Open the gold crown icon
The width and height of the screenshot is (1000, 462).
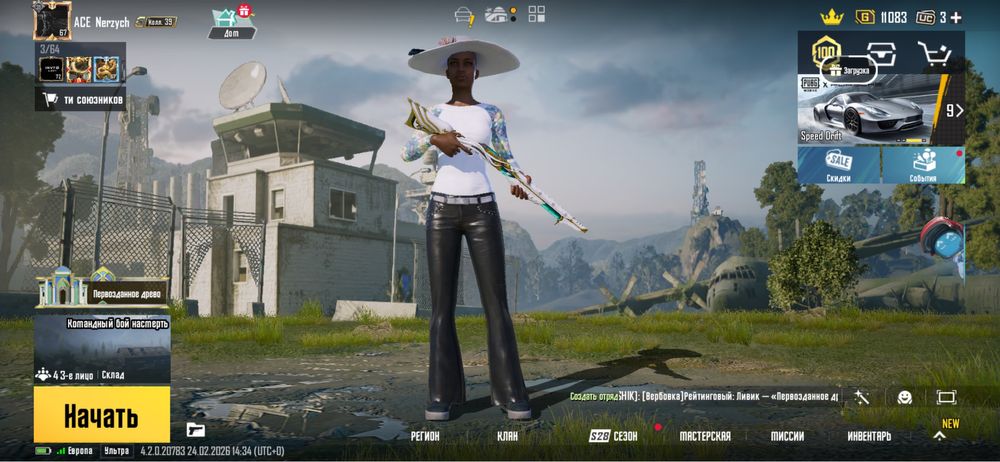[x=831, y=17]
